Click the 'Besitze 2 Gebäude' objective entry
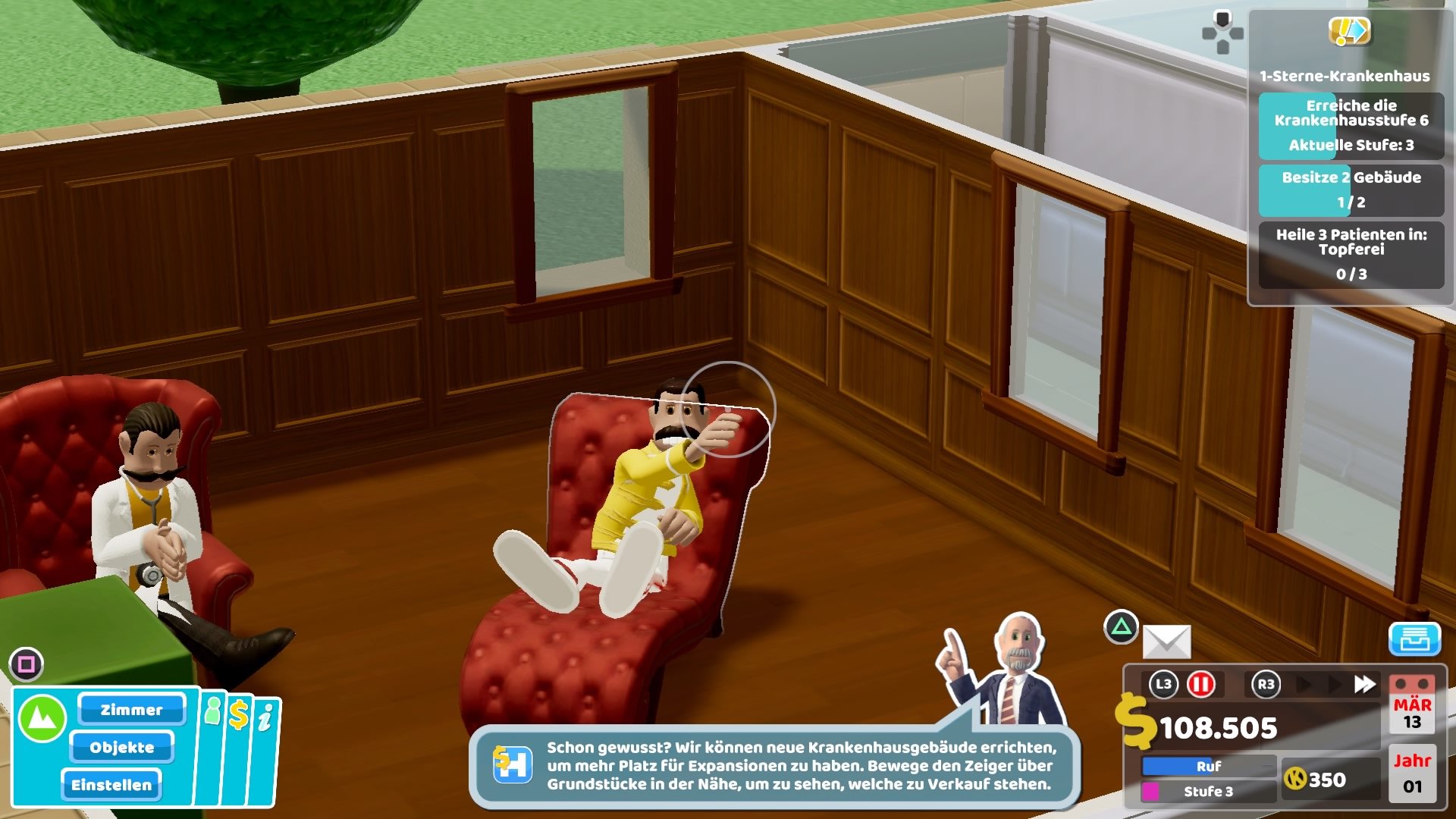Viewport: 1456px width, 819px height. point(1352,190)
